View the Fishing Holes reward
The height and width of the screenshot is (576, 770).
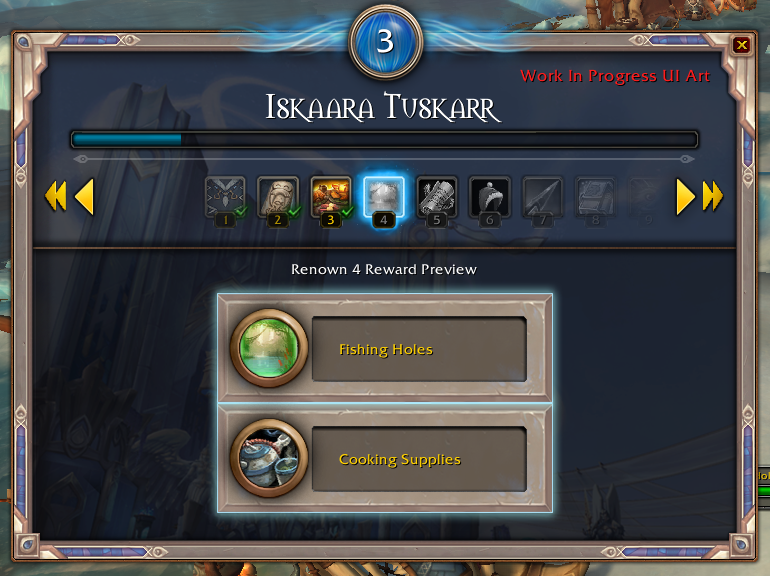(385, 349)
